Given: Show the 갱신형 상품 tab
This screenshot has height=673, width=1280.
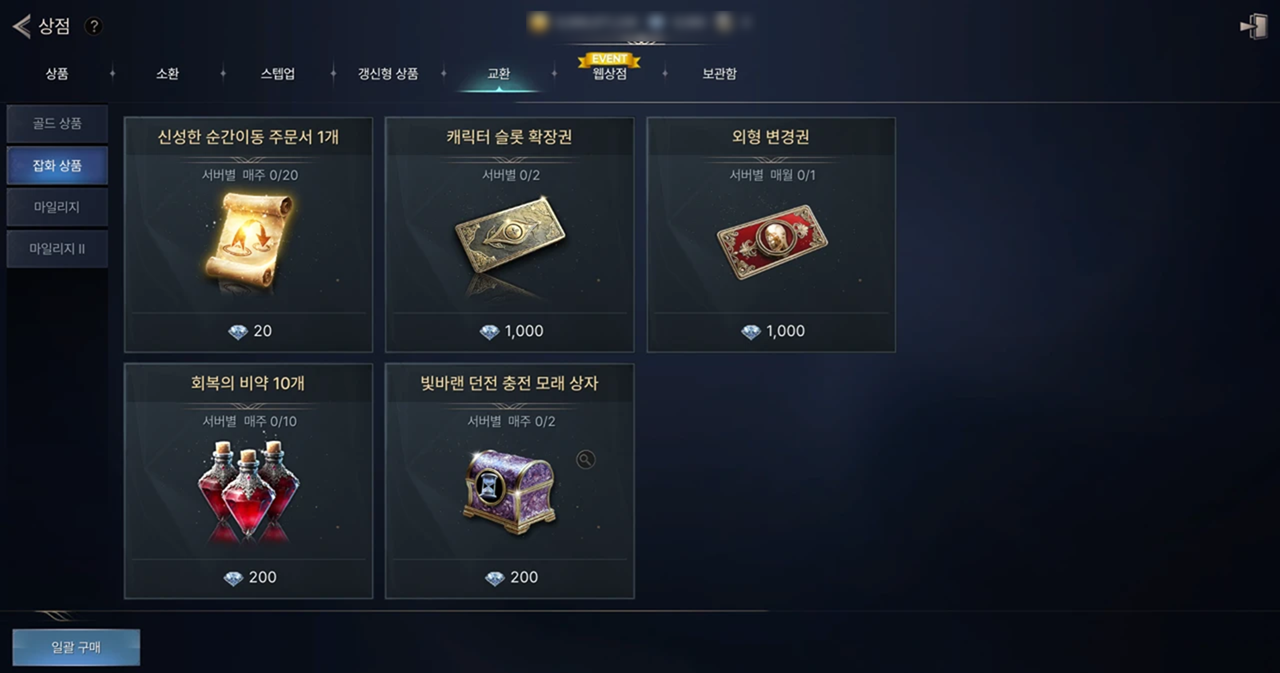Looking at the screenshot, I should (x=388, y=74).
